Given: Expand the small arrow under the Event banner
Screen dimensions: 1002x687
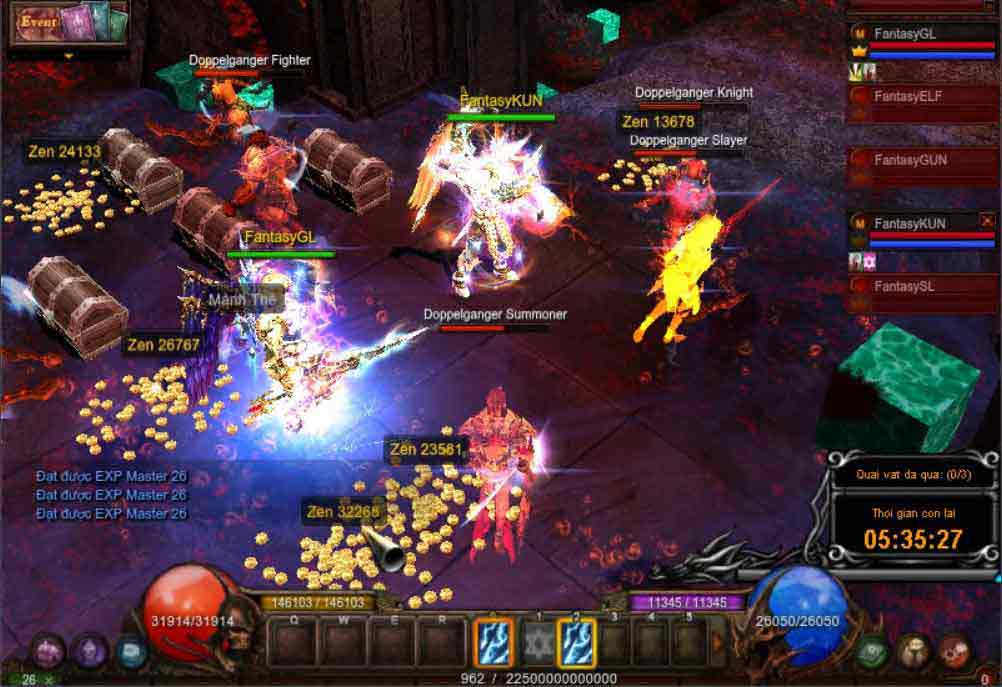Looking at the screenshot, I should pos(69,56).
